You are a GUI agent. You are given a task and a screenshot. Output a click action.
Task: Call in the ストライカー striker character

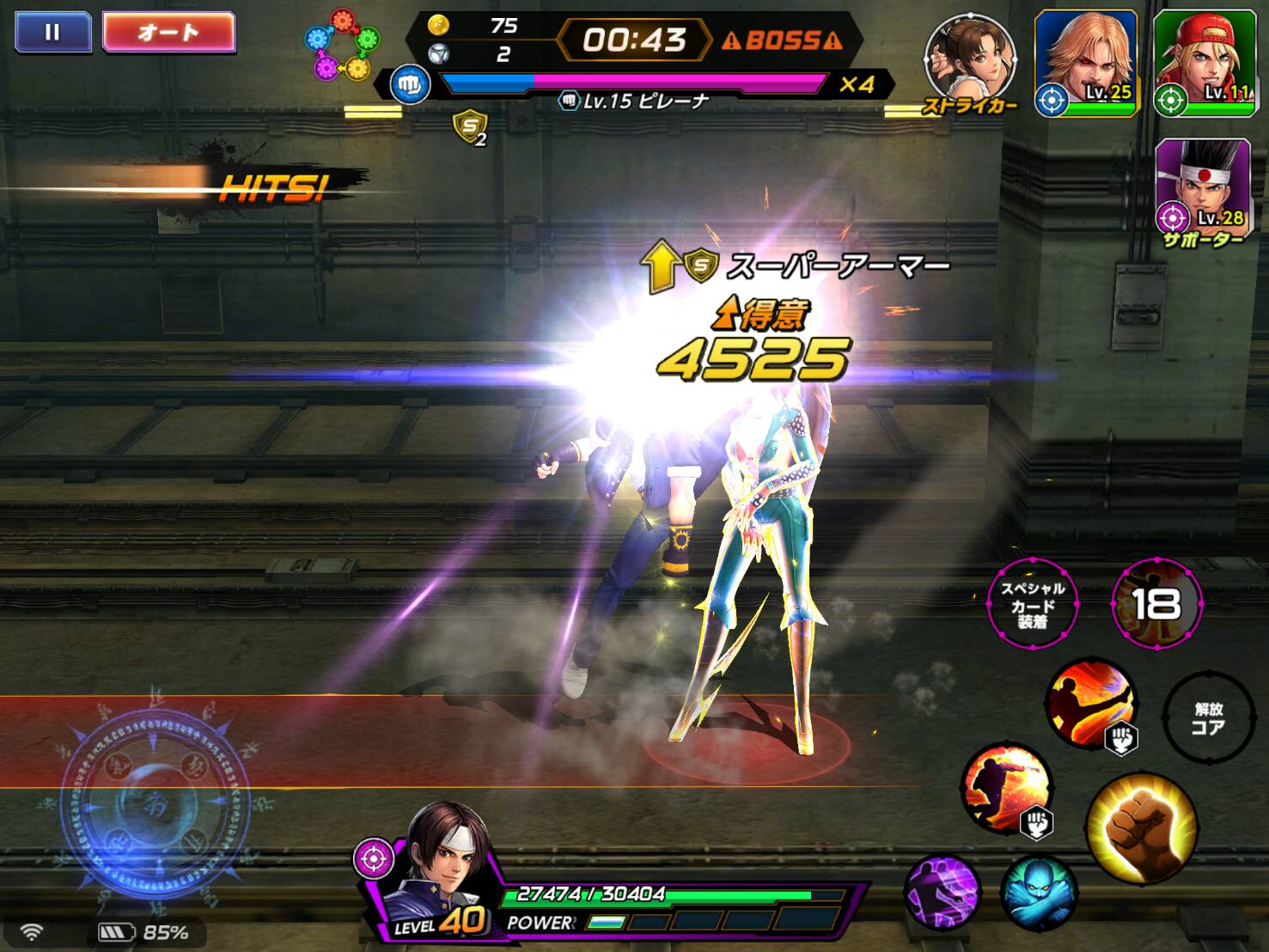point(968,60)
